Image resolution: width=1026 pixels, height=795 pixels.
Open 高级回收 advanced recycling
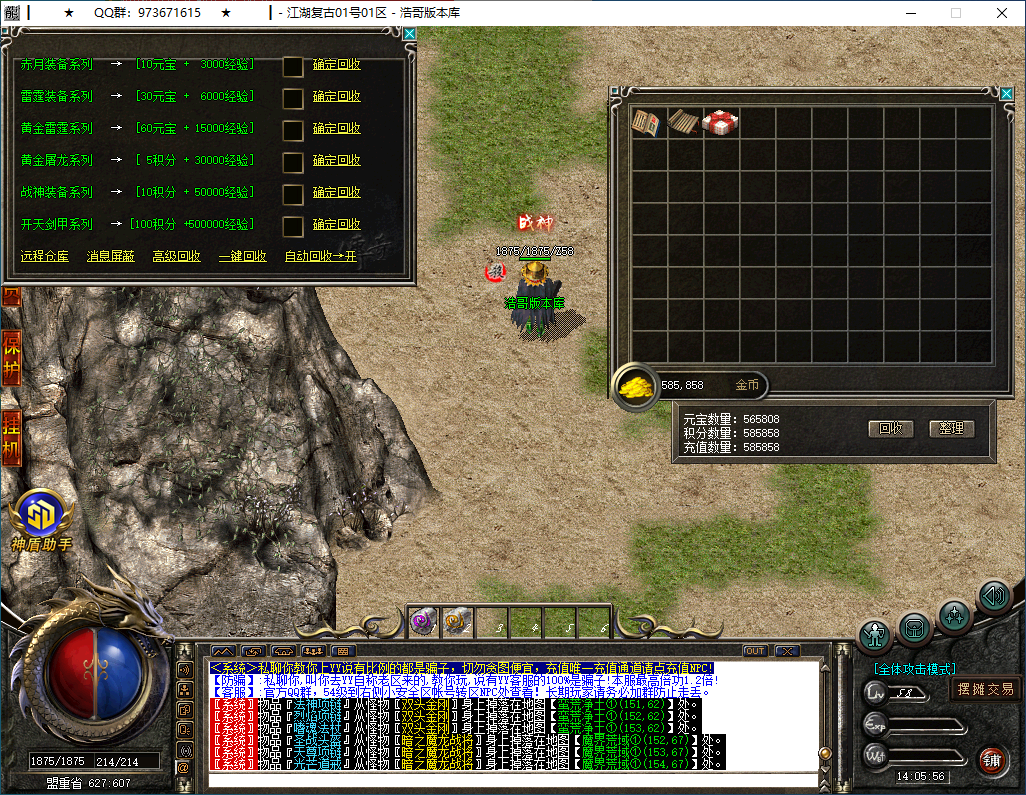coord(176,256)
